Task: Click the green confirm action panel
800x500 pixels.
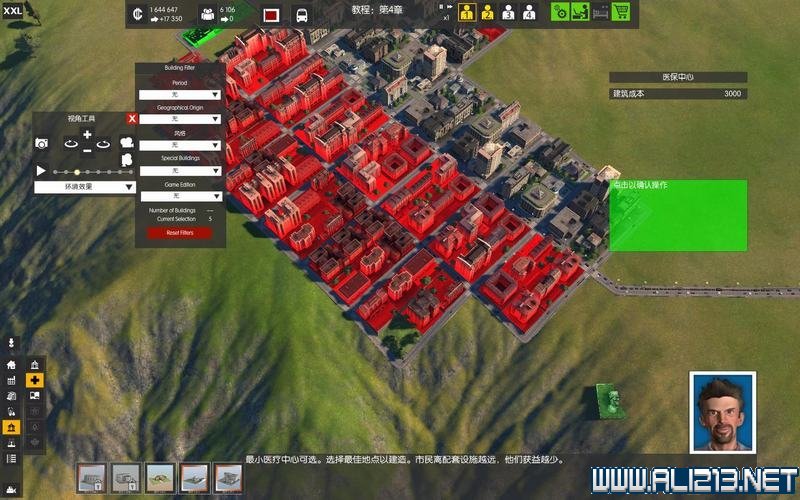Action: pos(678,215)
